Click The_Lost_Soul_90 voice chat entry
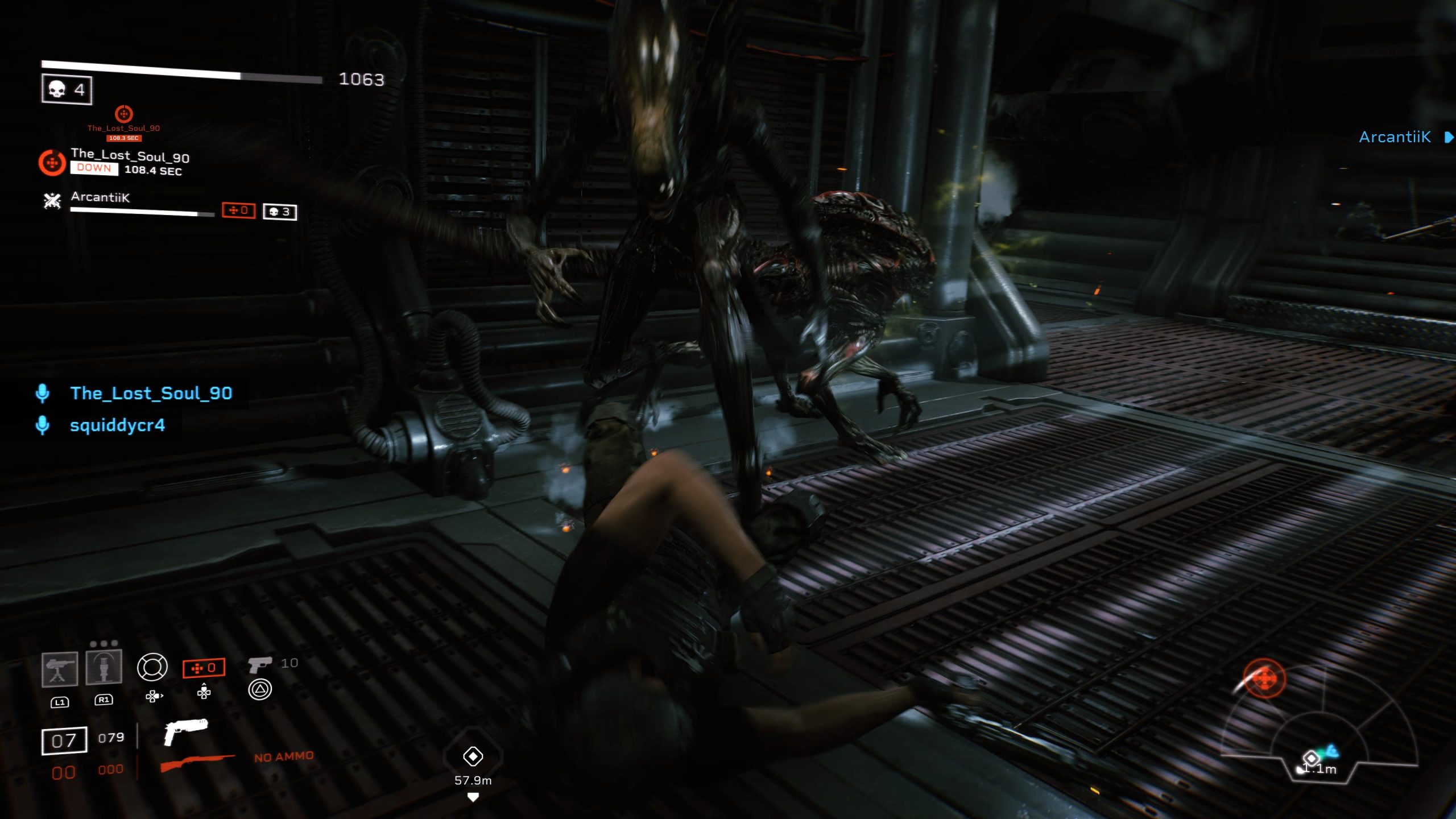Viewport: 1456px width, 819px height. pyautogui.click(x=151, y=393)
